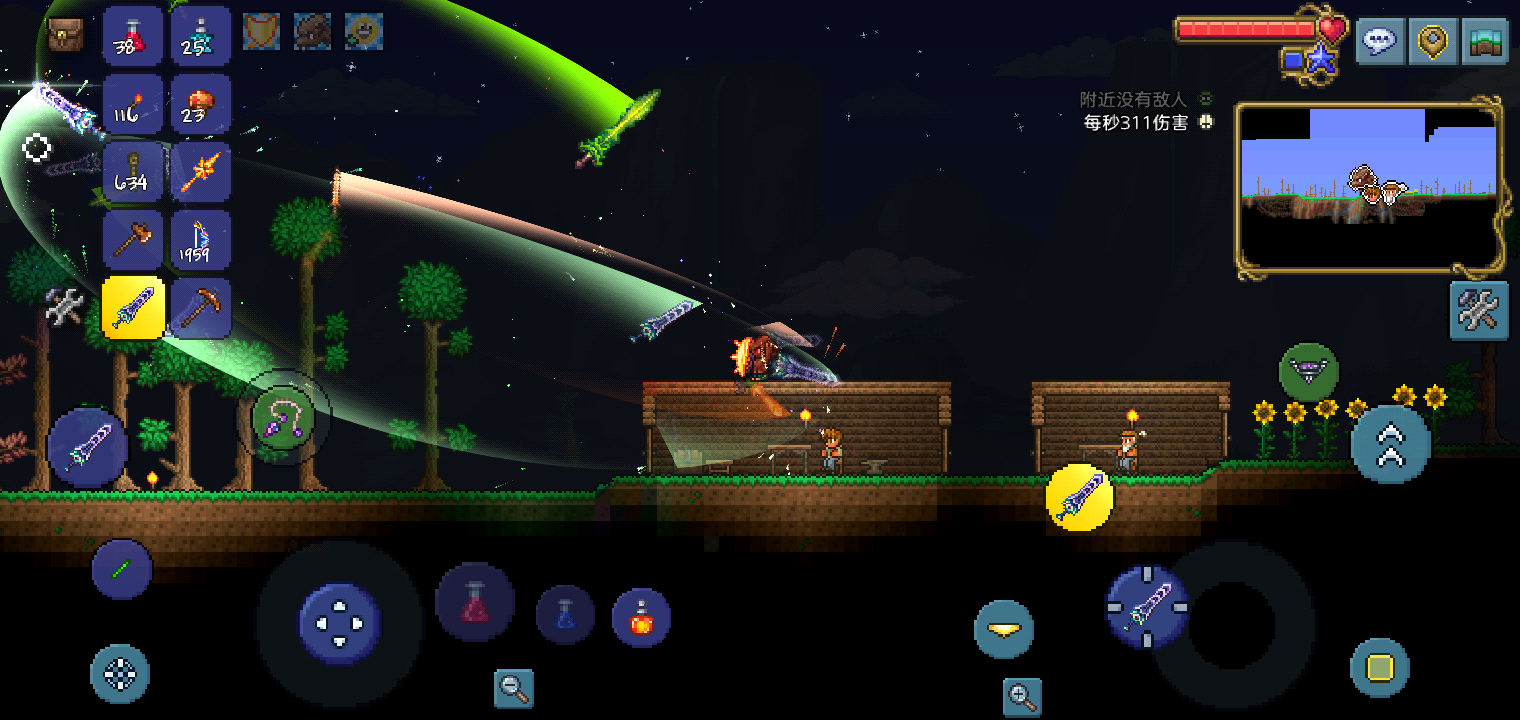Image resolution: width=1520 pixels, height=720 pixels.
Task: Open the chat speech bubble button
Action: click(1380, 42)
